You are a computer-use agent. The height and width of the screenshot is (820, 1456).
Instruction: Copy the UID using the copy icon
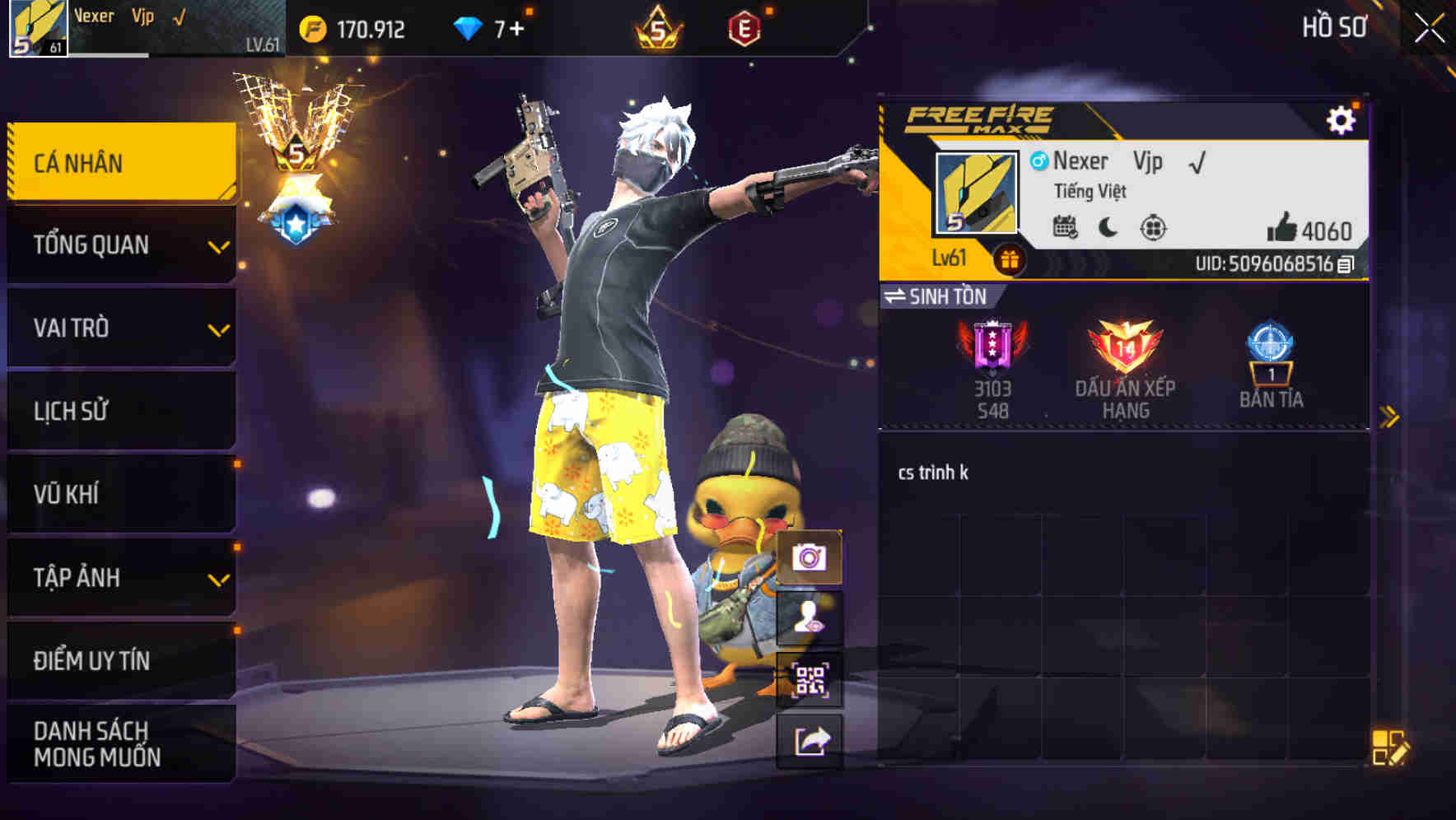pyautogui.click(x=1346, y=265)
